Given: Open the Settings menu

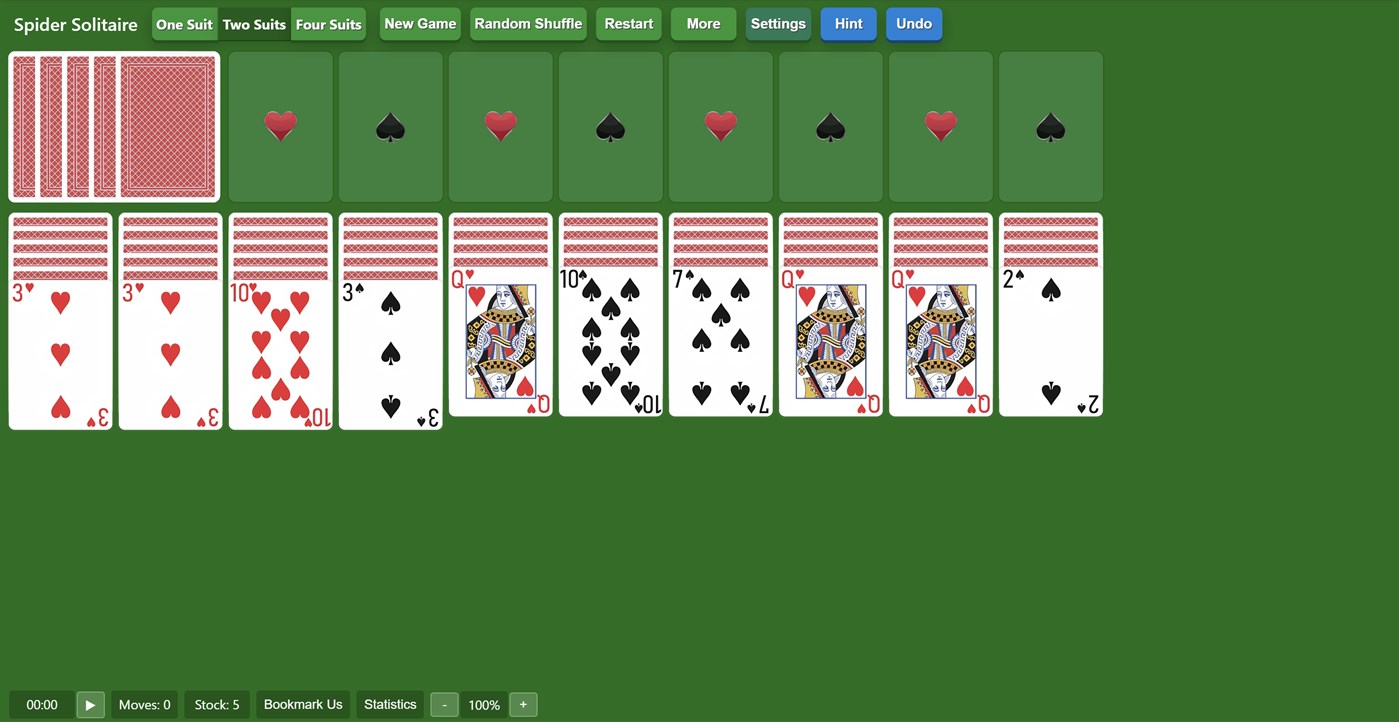Looking at the screenshot, I should click(x=778, y=23).
